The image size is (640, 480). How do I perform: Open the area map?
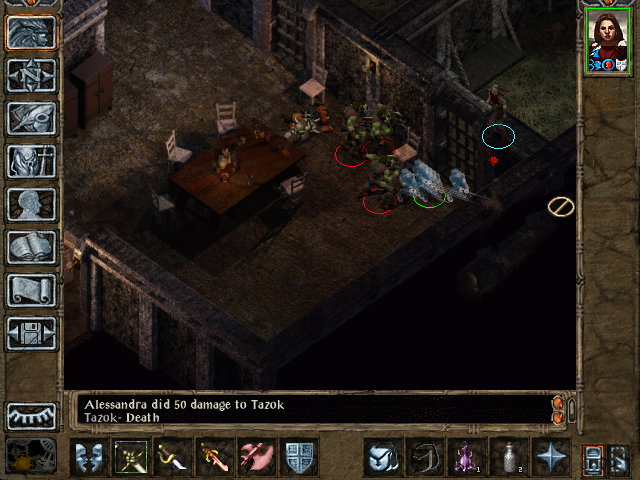point(31,76)
